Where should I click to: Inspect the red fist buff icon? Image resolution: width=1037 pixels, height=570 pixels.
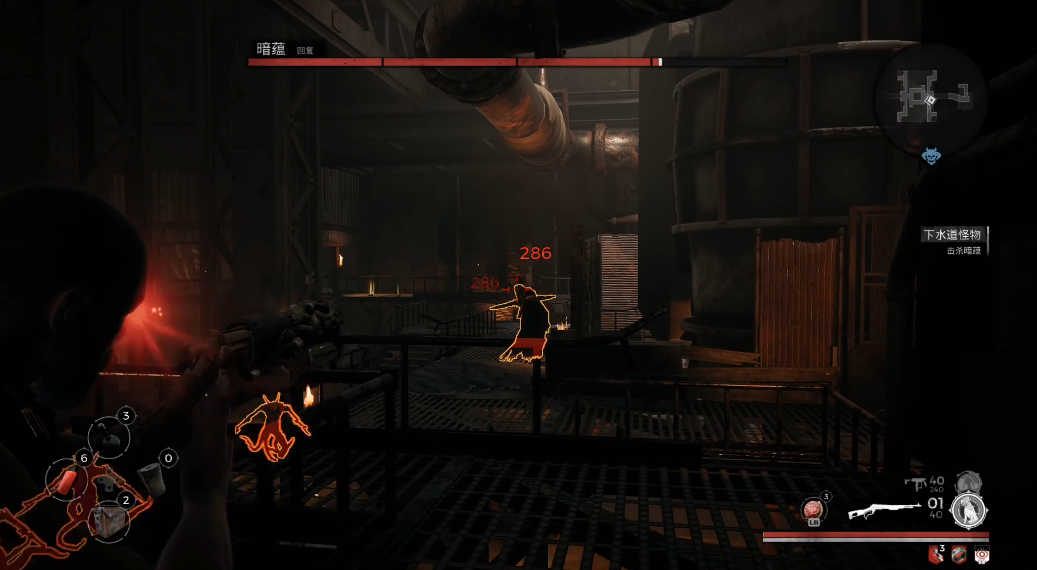(937, 554)
